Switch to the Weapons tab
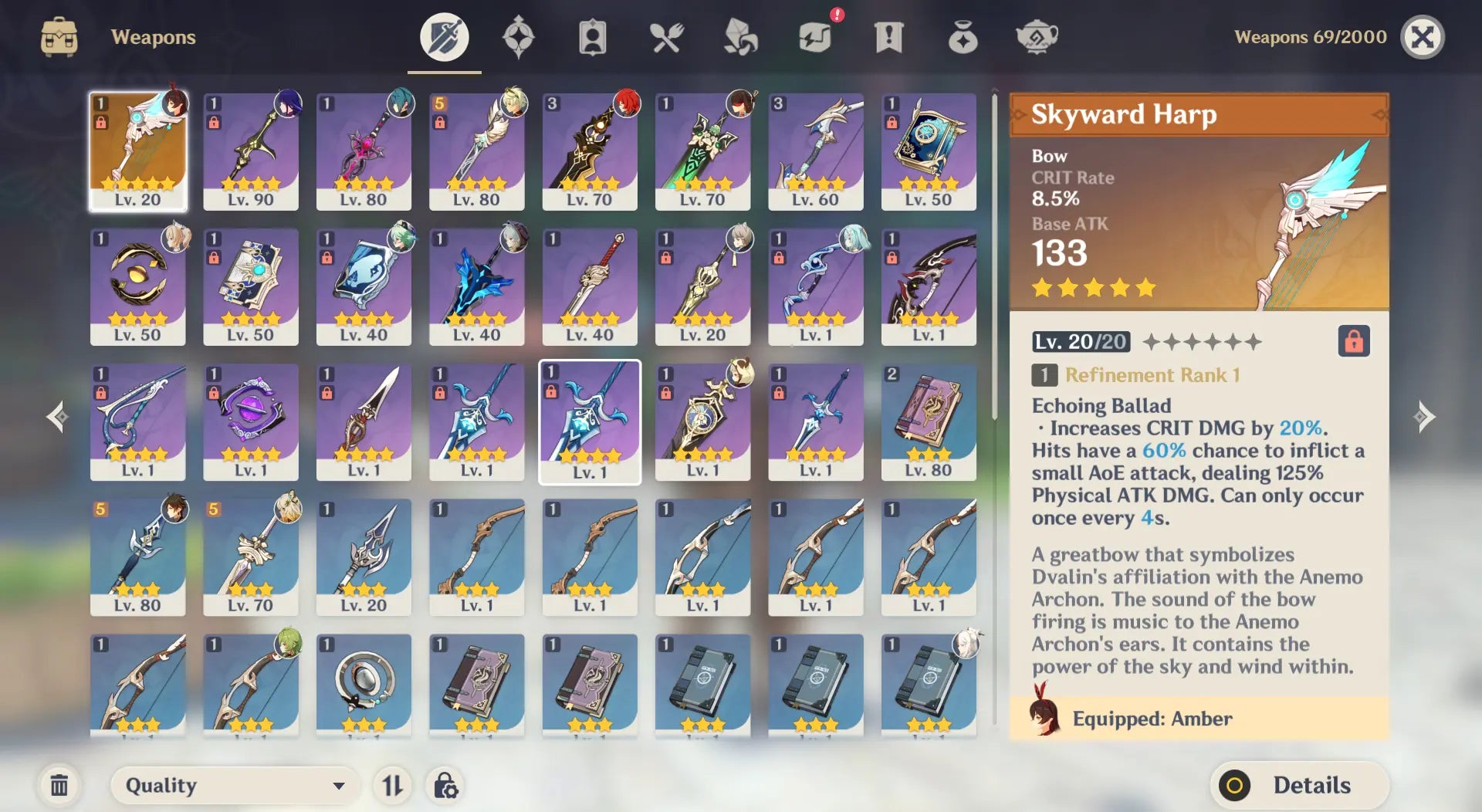 point(444,37)
